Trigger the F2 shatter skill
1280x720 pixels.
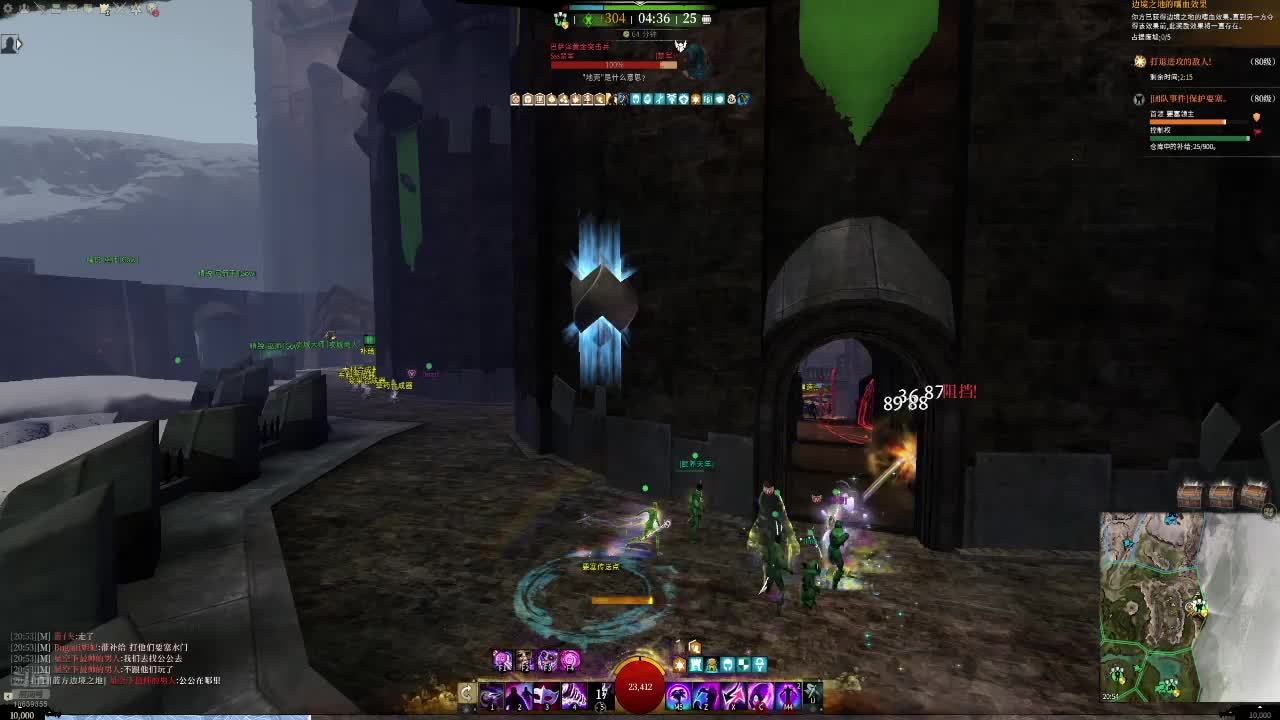(x=526, y=660)
